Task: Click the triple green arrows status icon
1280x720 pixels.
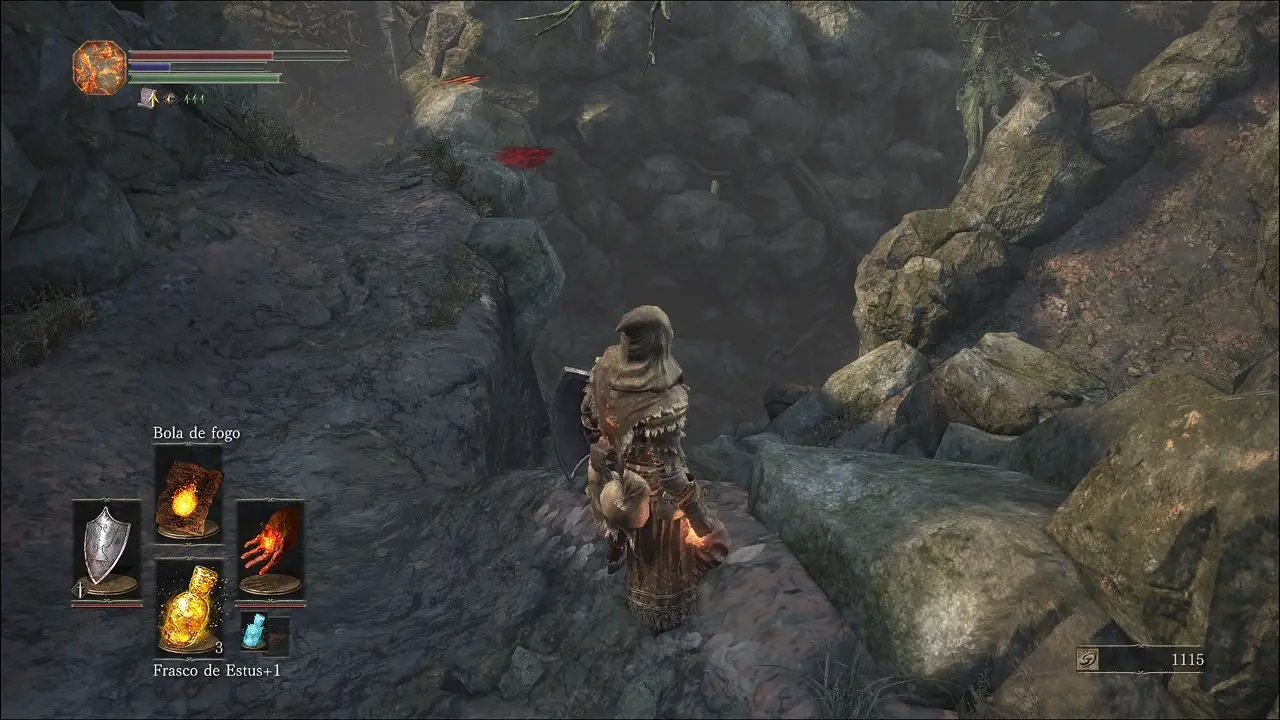Action: (194, 99)
